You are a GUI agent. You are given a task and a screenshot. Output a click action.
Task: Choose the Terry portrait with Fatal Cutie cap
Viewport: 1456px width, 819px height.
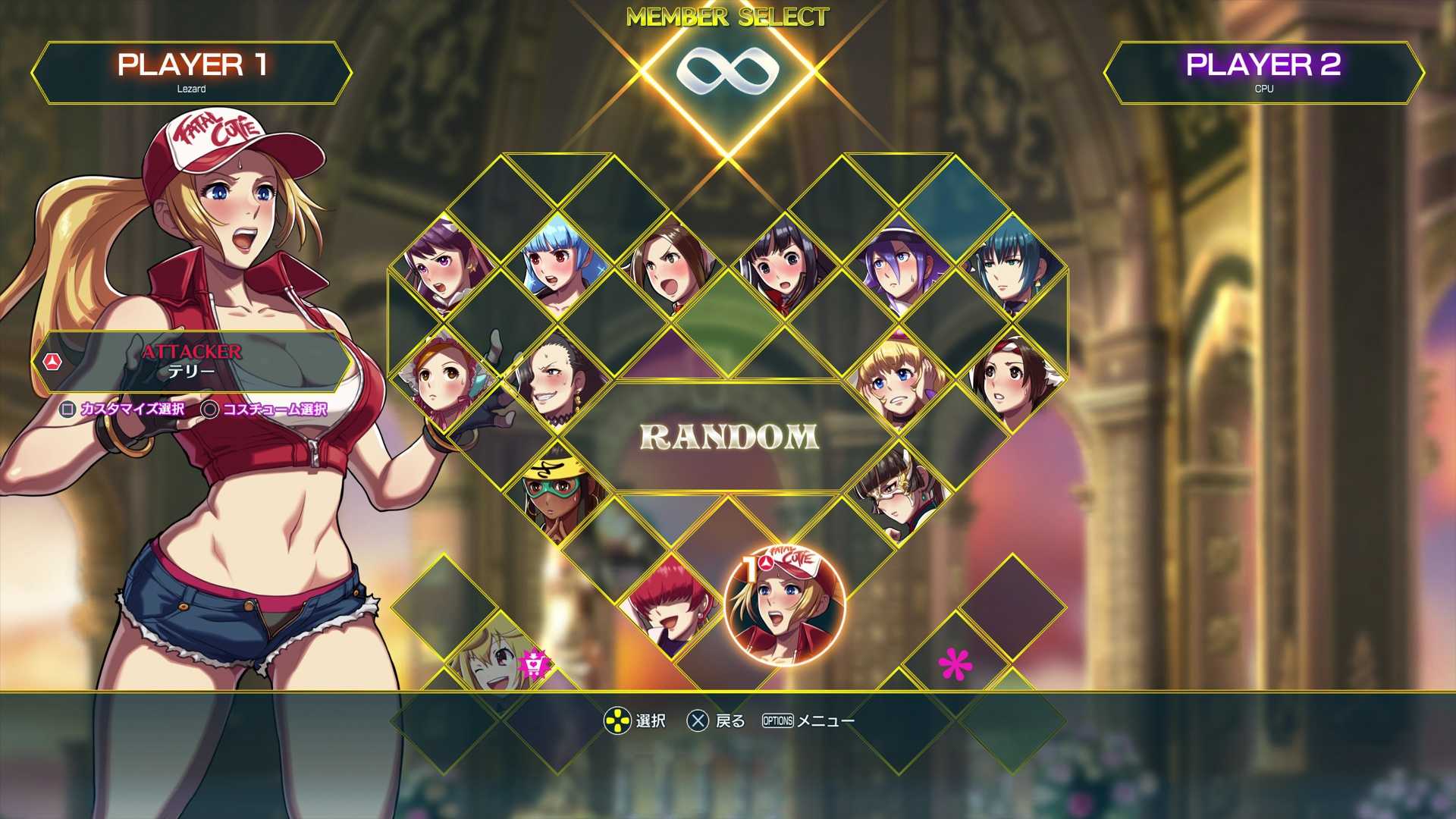tap(784, 606)
